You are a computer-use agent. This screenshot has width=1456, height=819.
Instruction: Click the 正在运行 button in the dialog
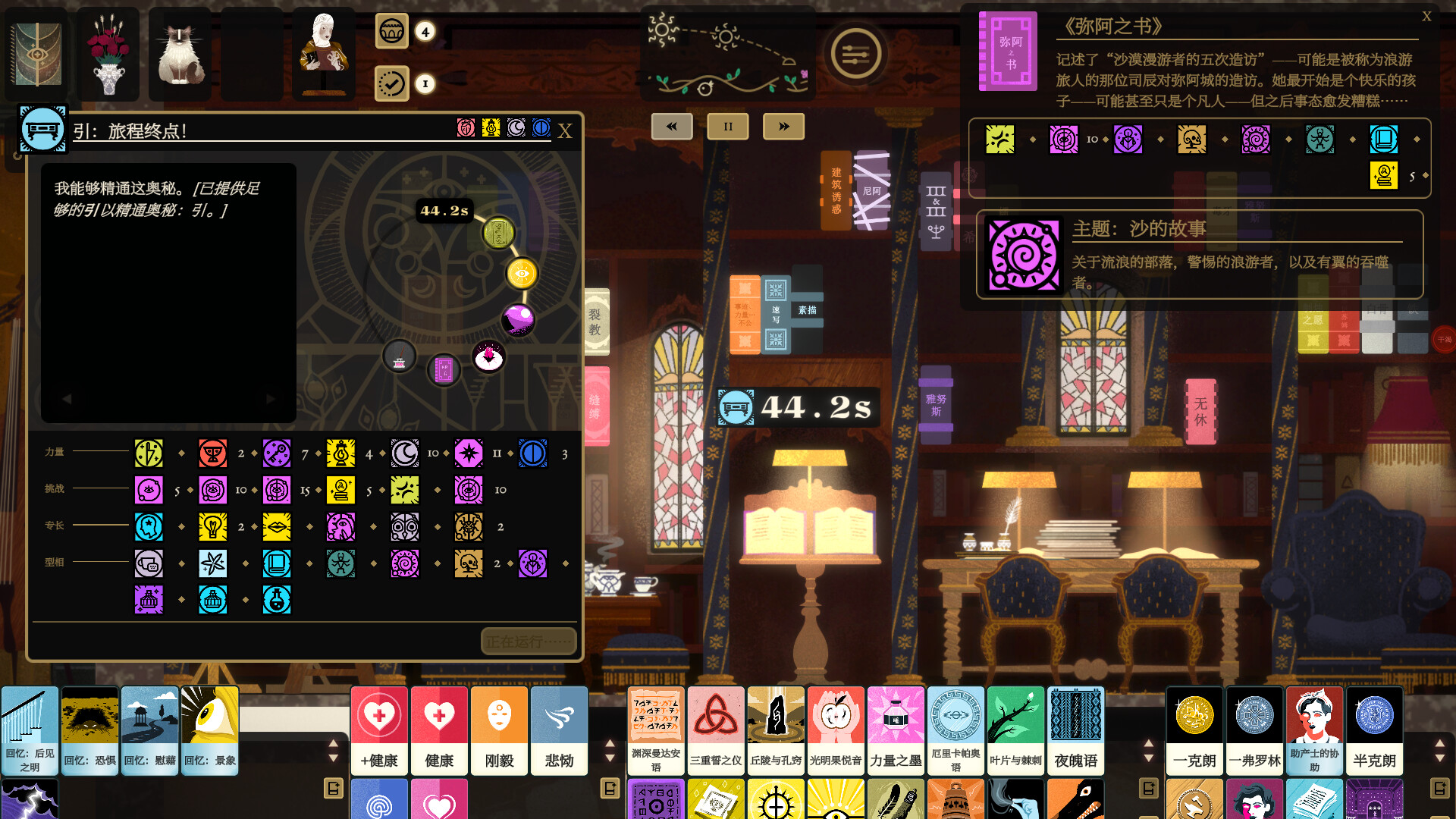tap(528, 641)
